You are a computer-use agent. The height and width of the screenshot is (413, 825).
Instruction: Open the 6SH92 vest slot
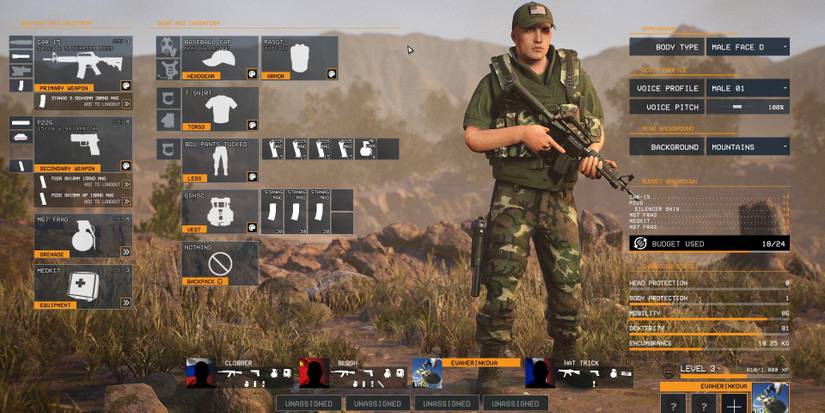tap(219, 212)
